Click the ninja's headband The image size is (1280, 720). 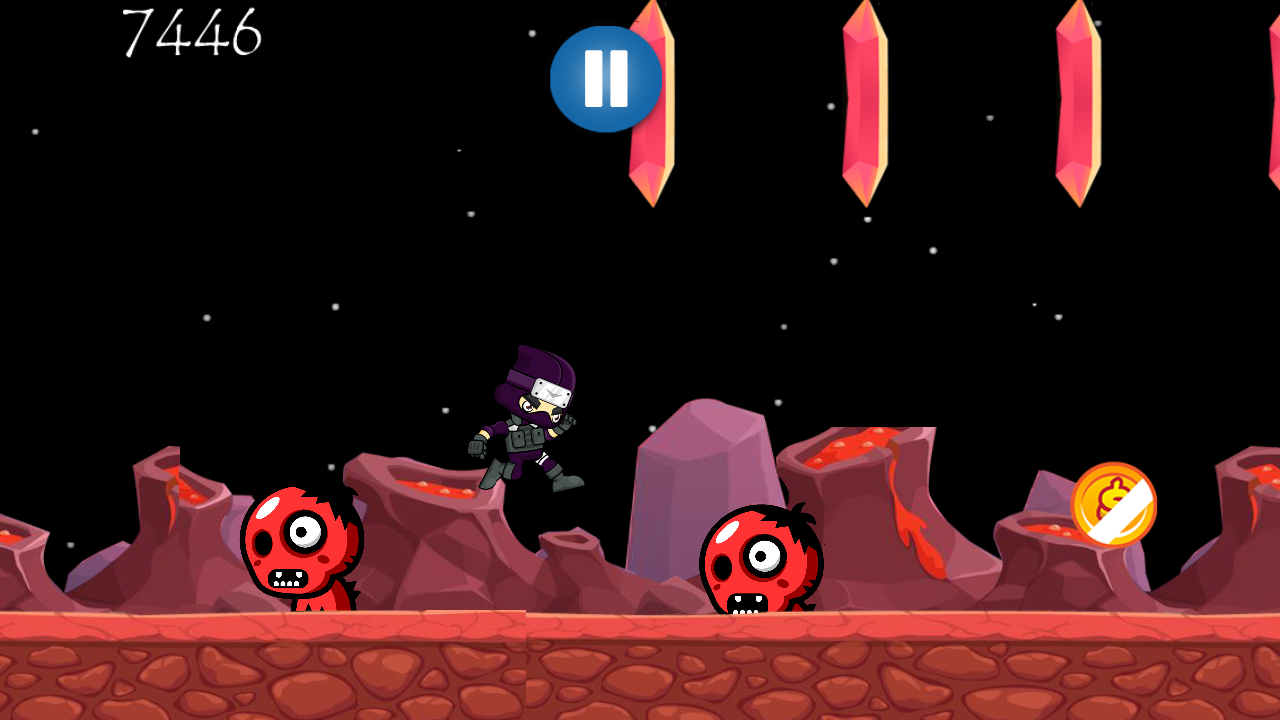coord(530,385)
